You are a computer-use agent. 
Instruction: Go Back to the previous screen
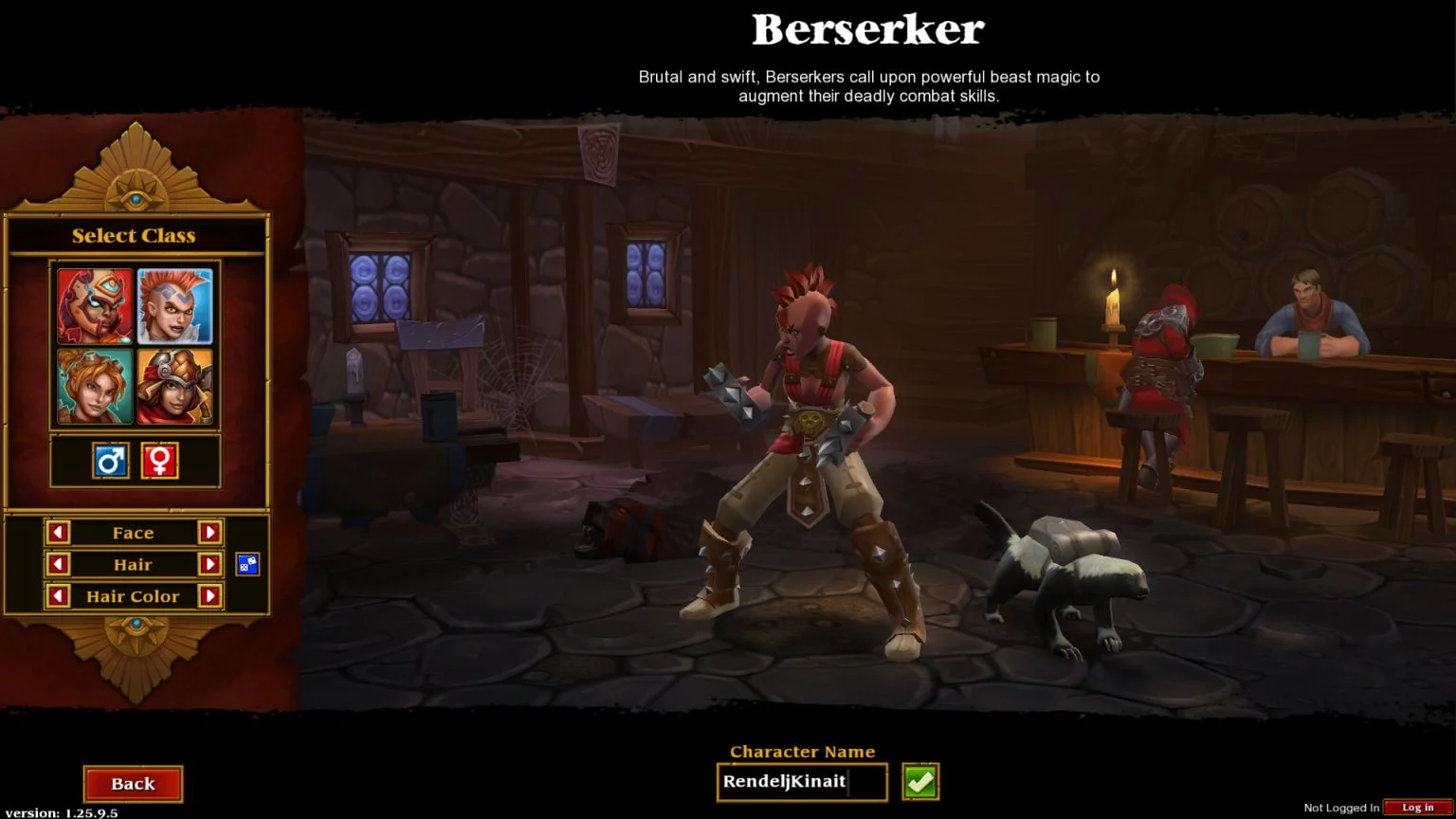point(133,784)
